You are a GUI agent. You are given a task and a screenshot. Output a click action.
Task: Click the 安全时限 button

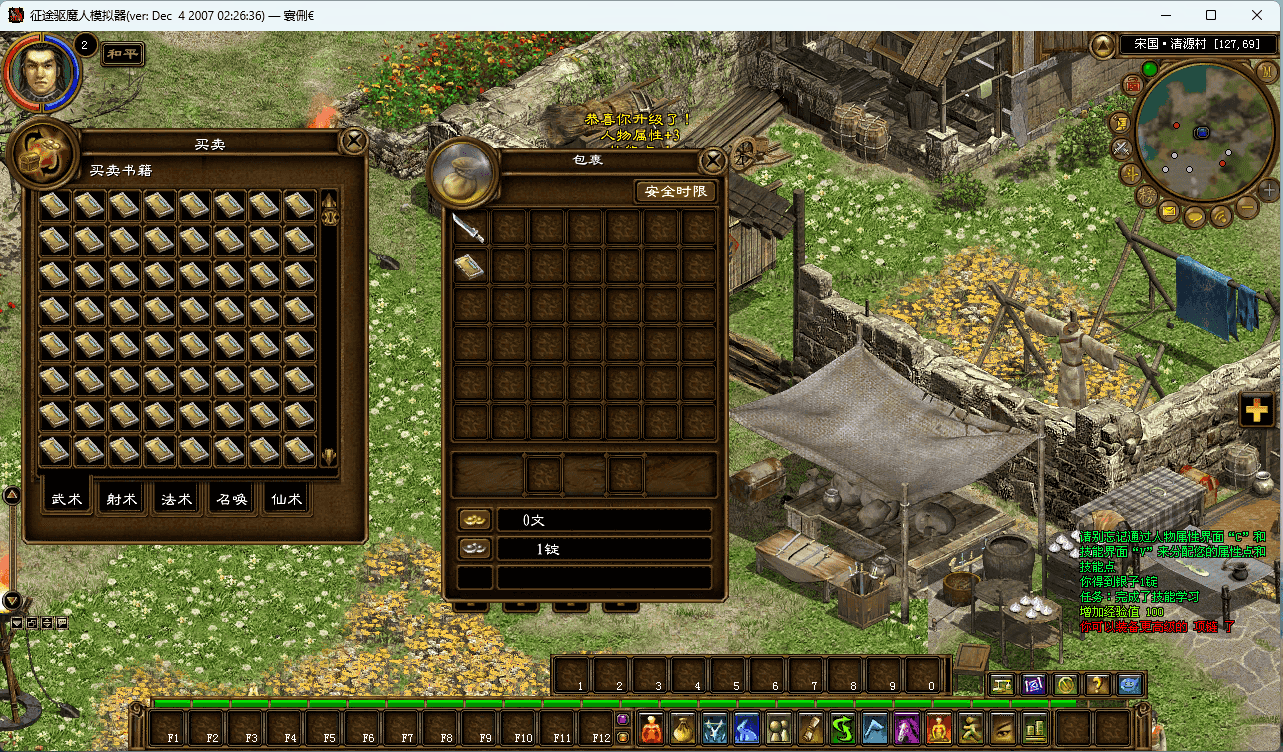(x=676, y=192)
